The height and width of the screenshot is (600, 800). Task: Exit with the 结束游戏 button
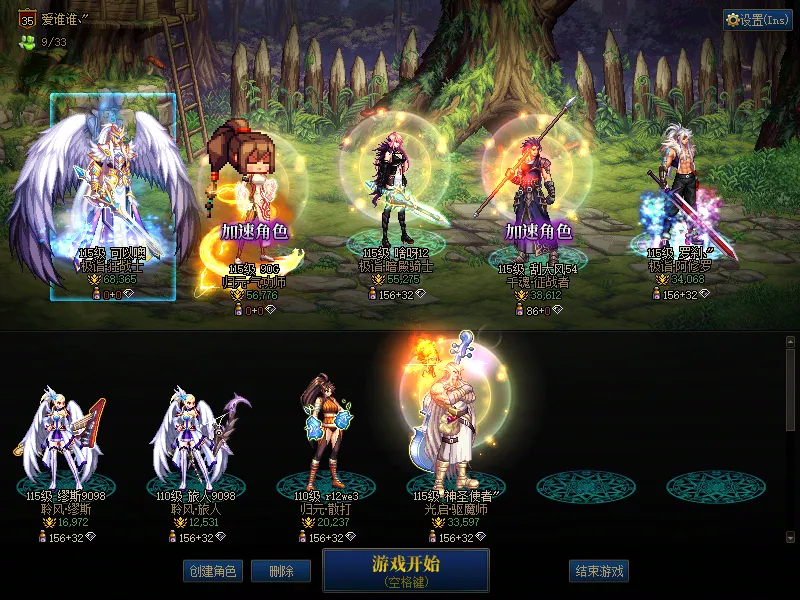point(599,571)
